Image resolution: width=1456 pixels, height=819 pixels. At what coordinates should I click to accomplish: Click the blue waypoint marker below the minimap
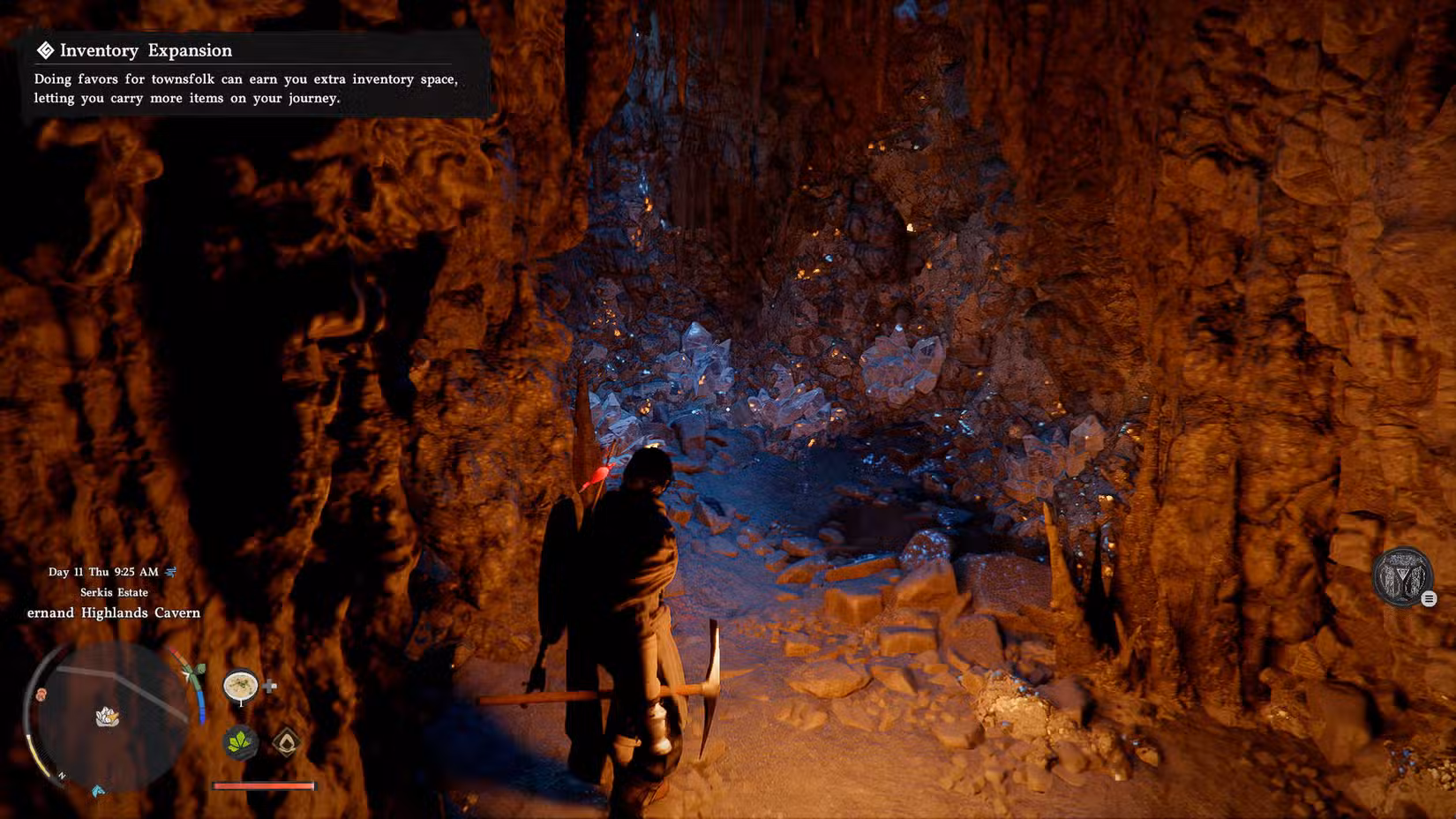(98, 791)
